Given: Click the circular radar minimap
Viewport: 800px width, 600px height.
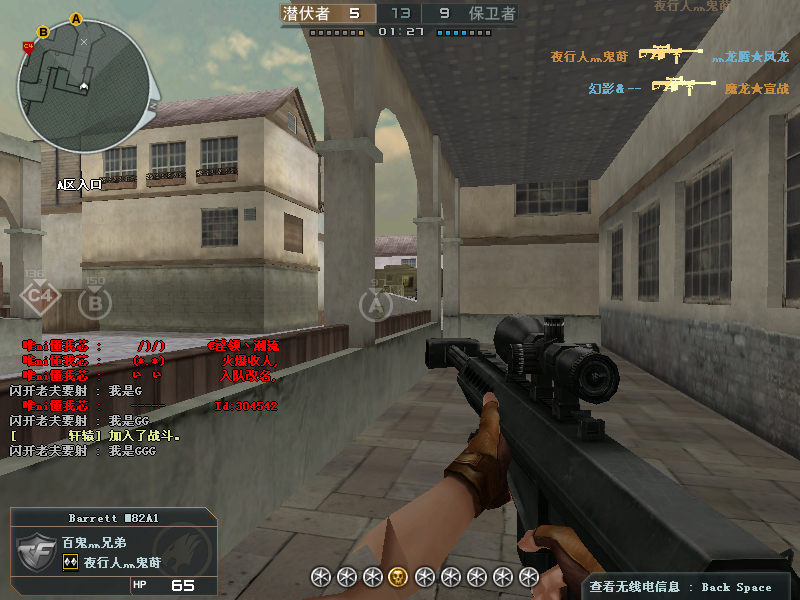Looking at the screenshot, I should coord(83,86).
